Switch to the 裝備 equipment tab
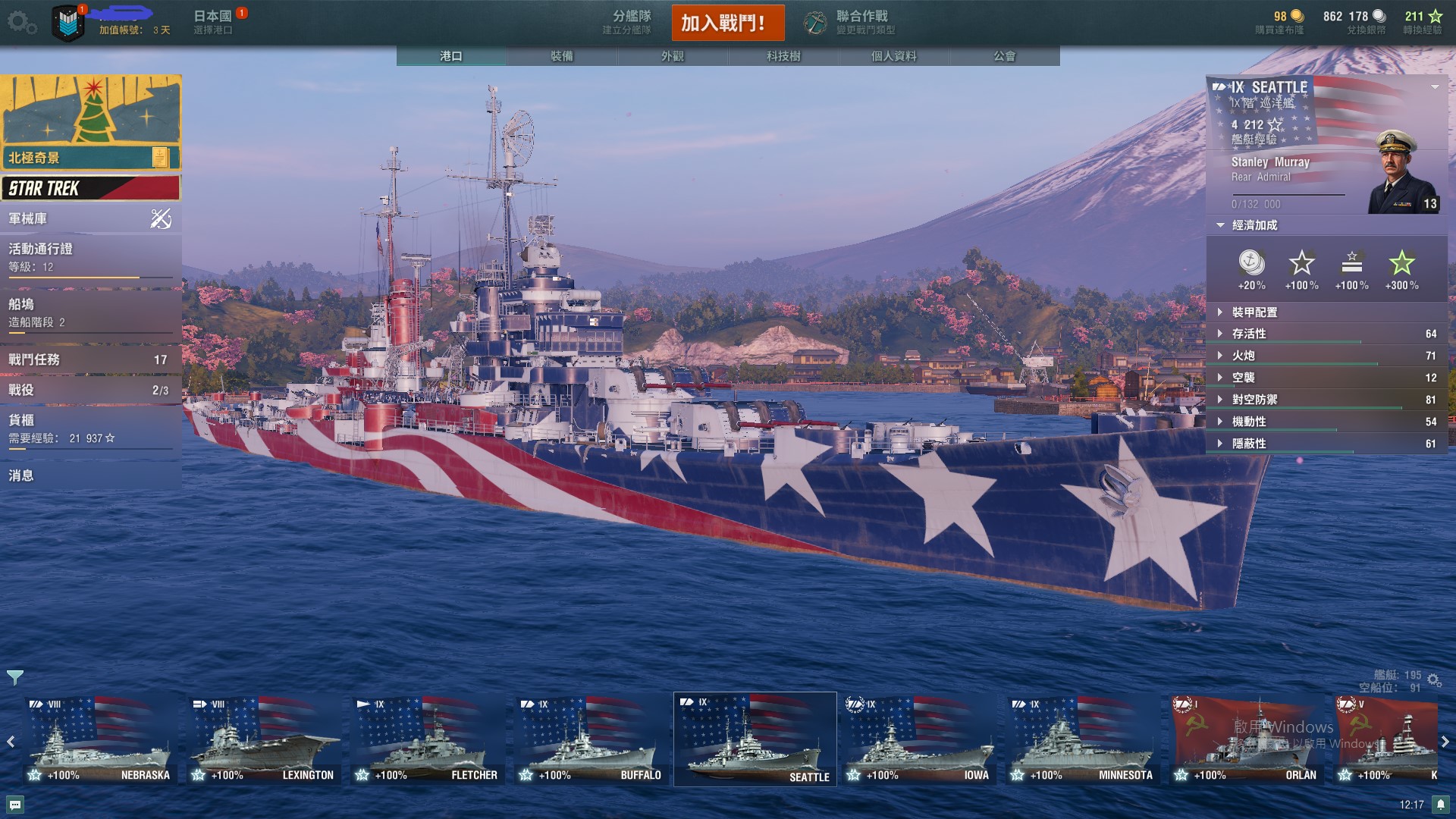The image size is (1456, 819). pyautogui.click(x=562, y=56)
